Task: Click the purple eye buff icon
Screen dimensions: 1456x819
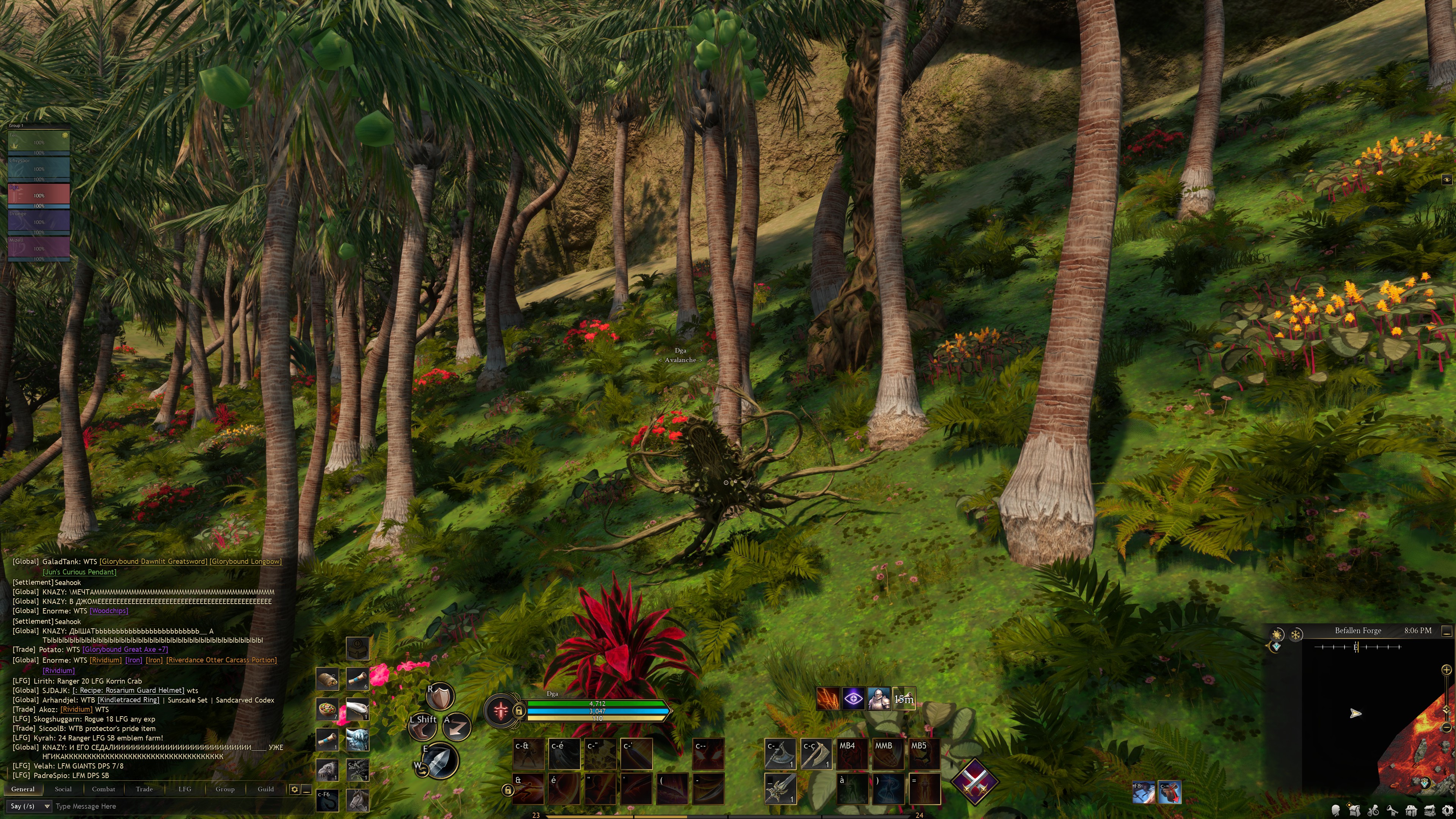Action: 854,699
